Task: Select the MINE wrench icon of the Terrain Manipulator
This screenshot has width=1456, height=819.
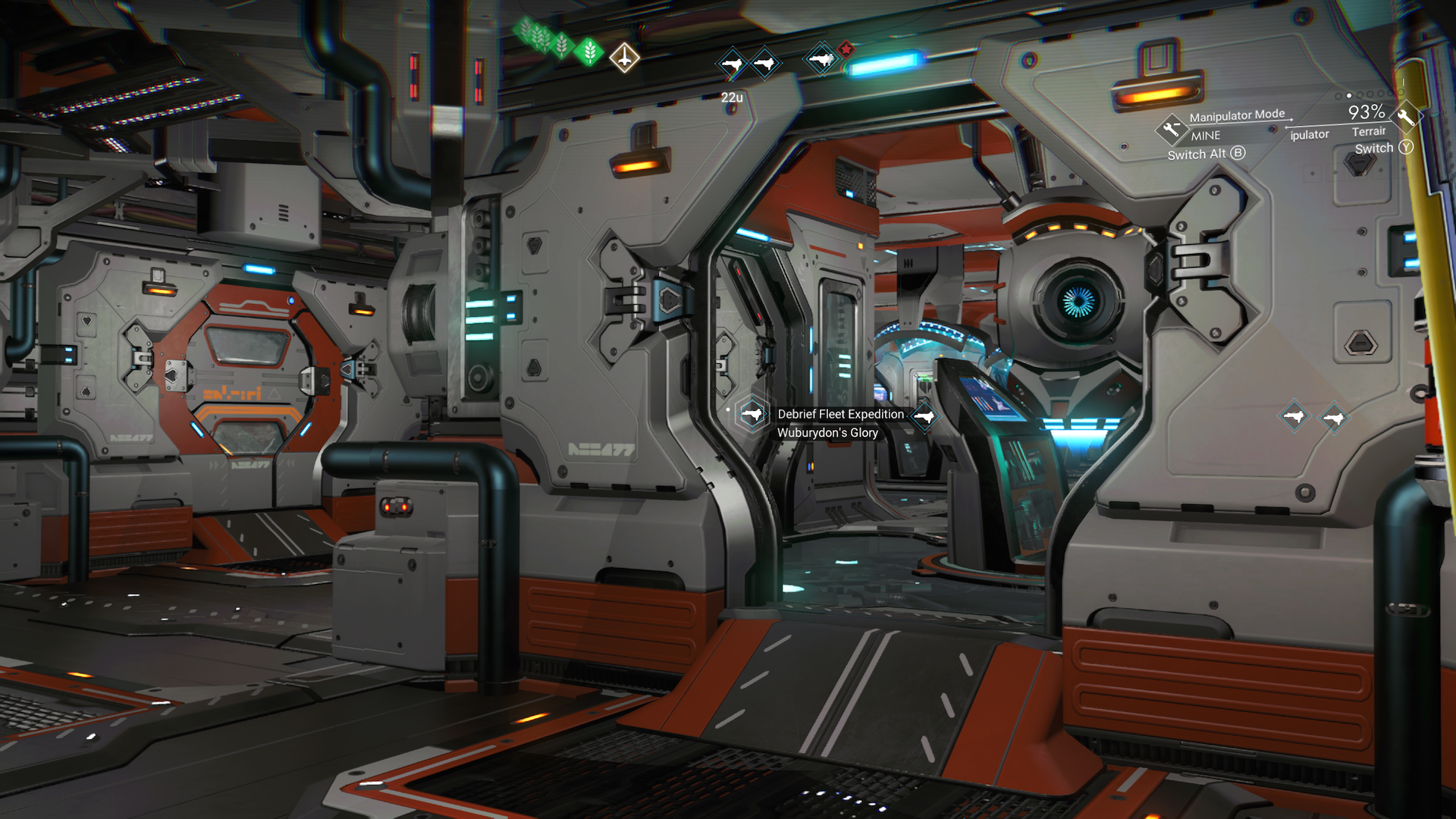Action: 1172,130
